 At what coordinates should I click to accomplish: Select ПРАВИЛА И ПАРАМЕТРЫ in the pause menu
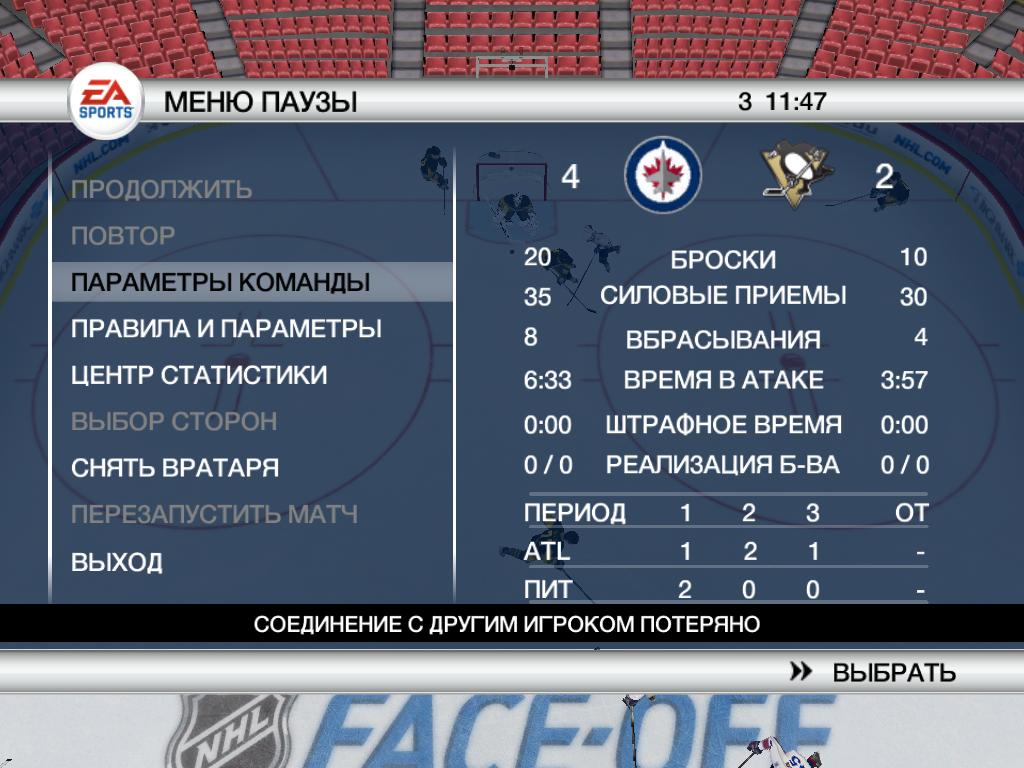[x=226, y=329]
